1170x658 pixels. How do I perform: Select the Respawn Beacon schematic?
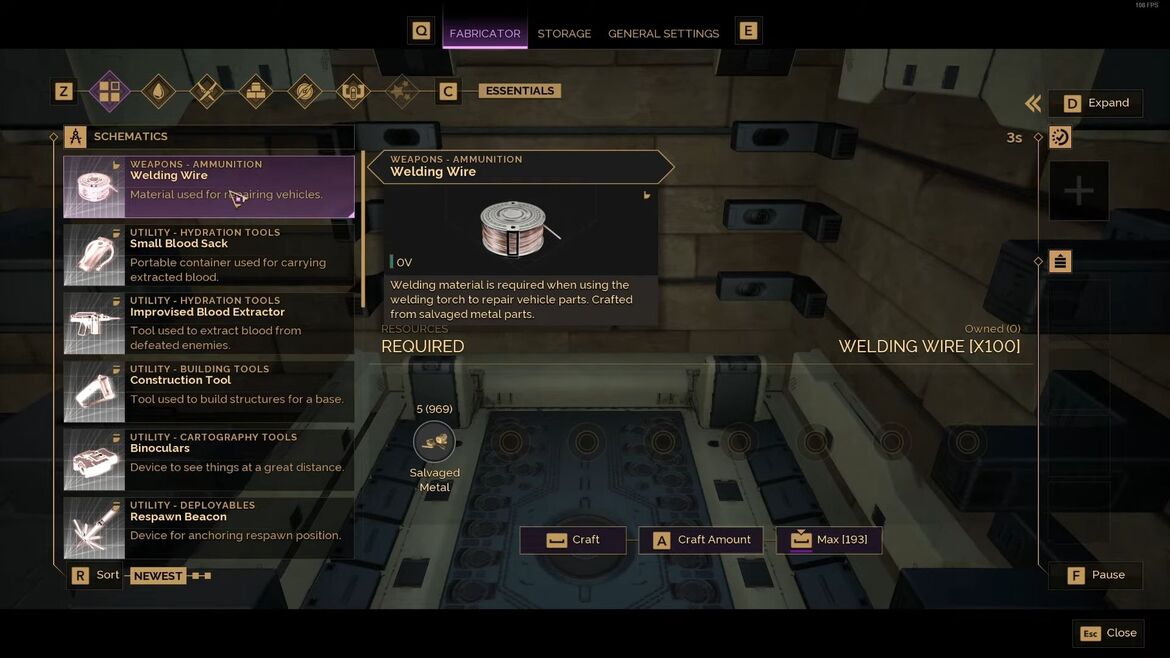pyautogui.click(x=208, y=527)
